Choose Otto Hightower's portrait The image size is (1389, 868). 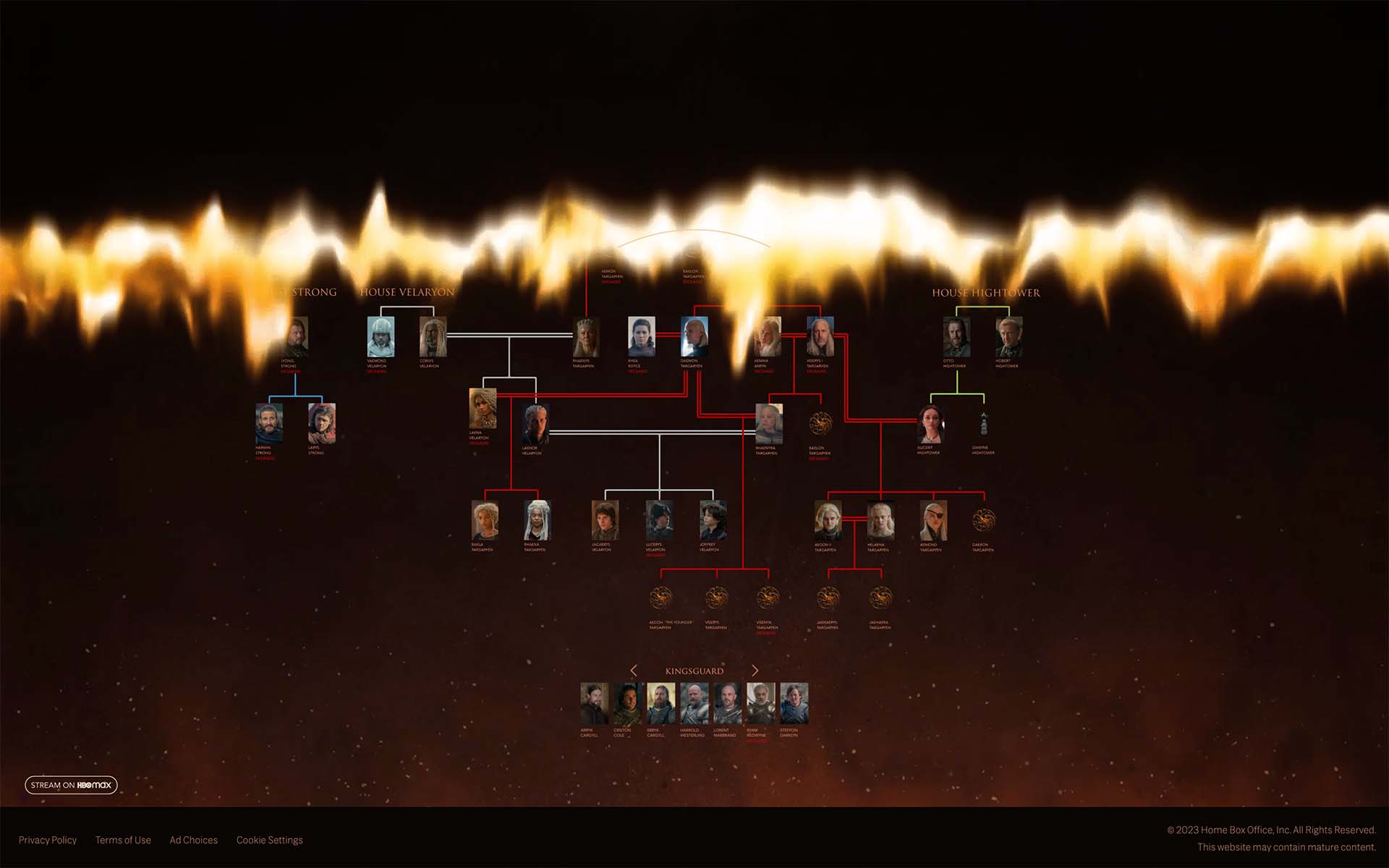pyautogui.click(x=956, y=337)
